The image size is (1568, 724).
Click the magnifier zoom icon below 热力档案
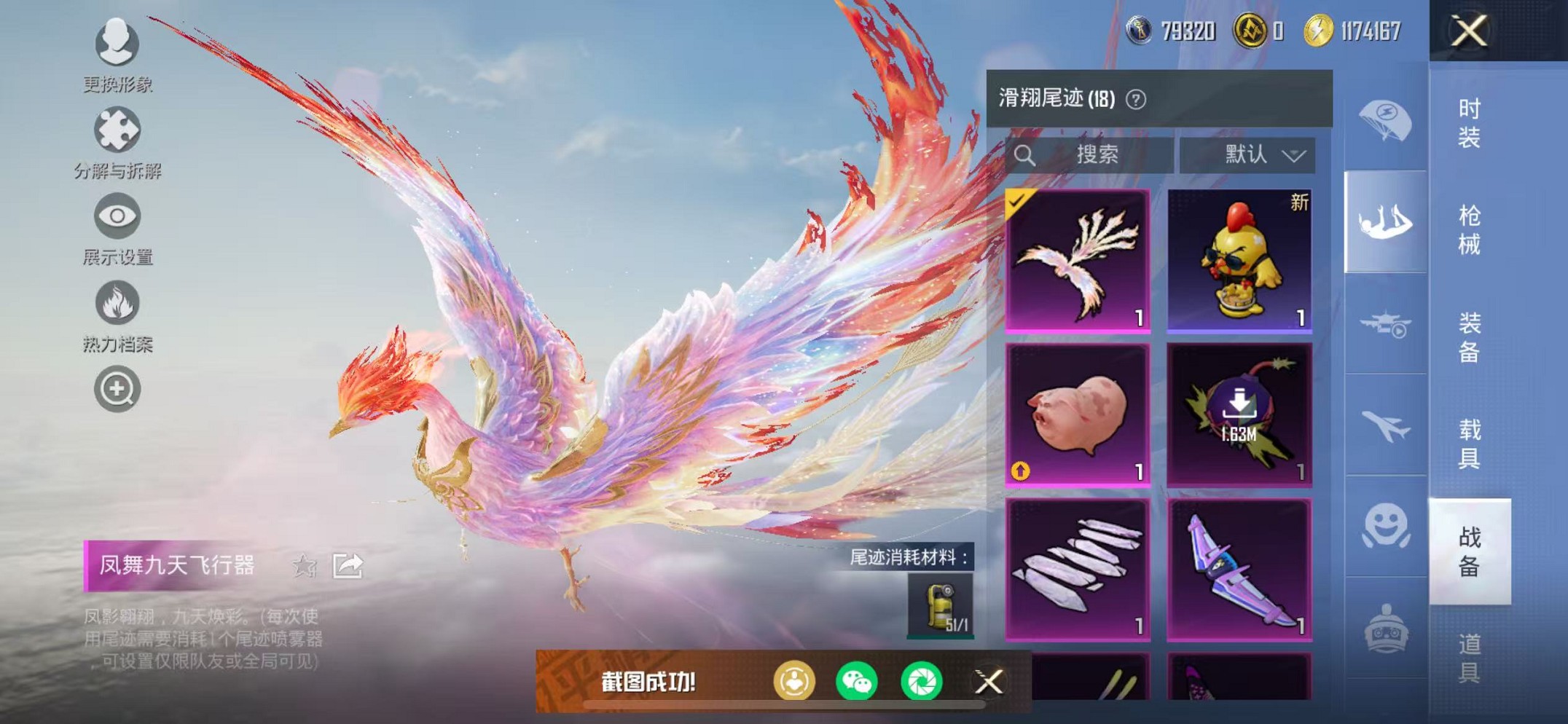[x=117, y=388]
